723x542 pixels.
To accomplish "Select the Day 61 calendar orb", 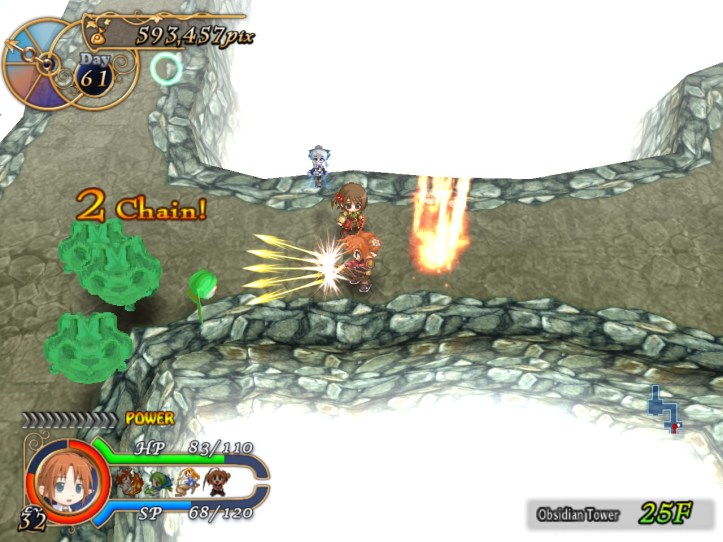I will point(94,73).
